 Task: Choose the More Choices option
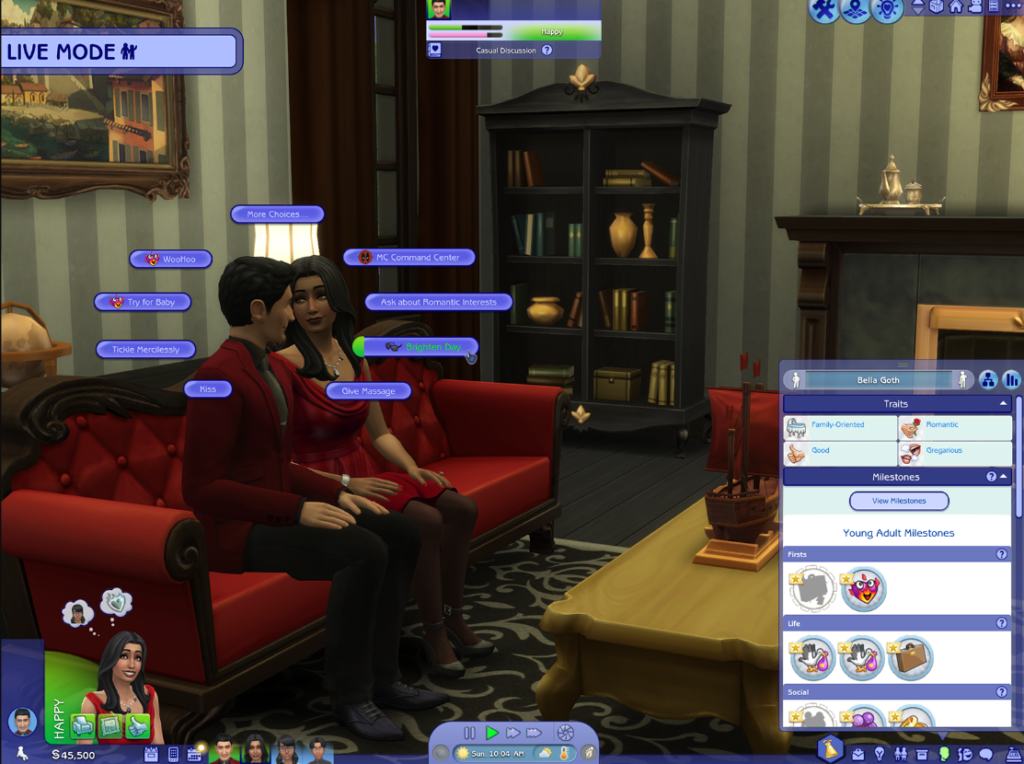(x=278, y=214)
